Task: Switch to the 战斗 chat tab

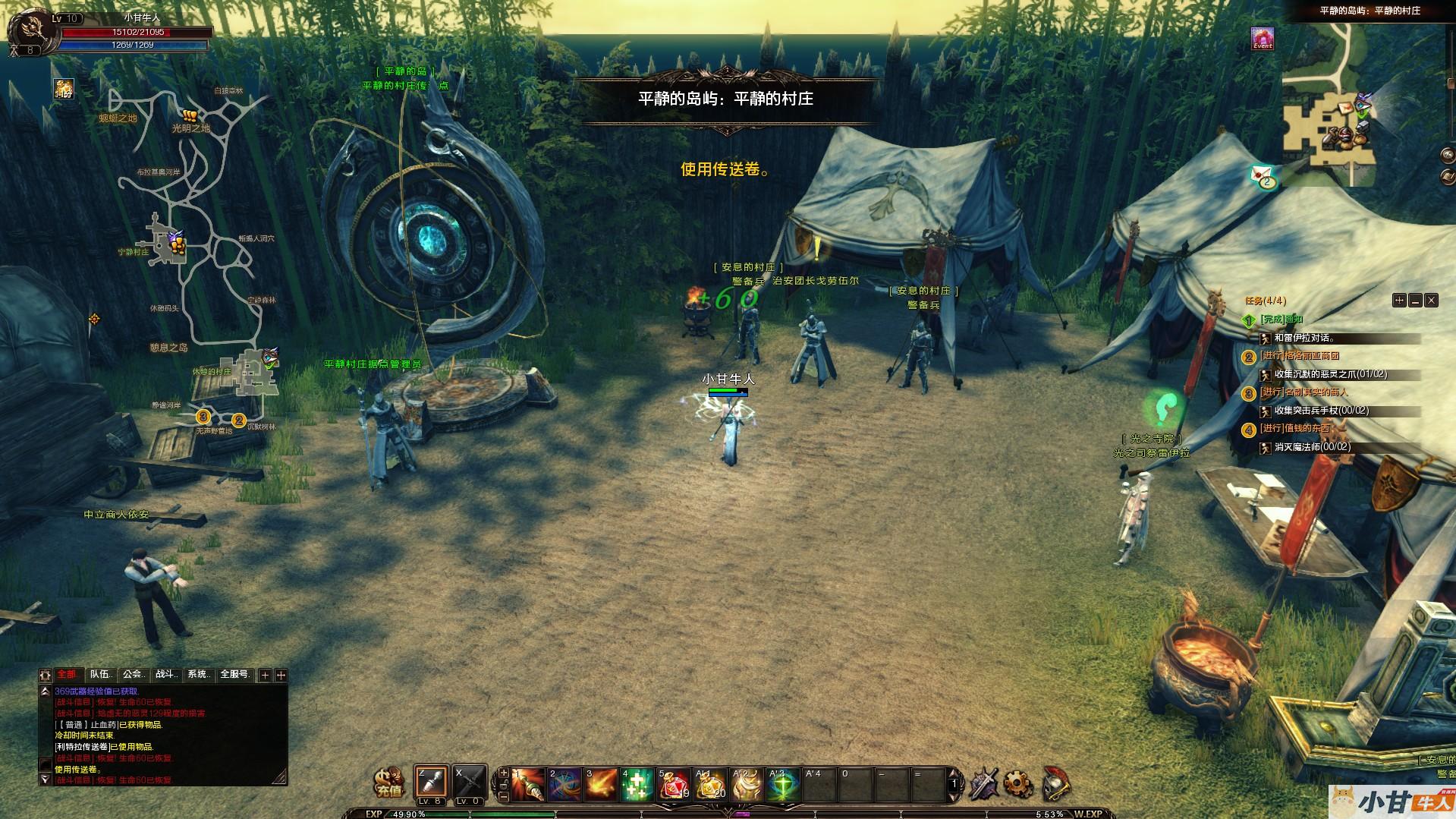Action: pos(167,674)
